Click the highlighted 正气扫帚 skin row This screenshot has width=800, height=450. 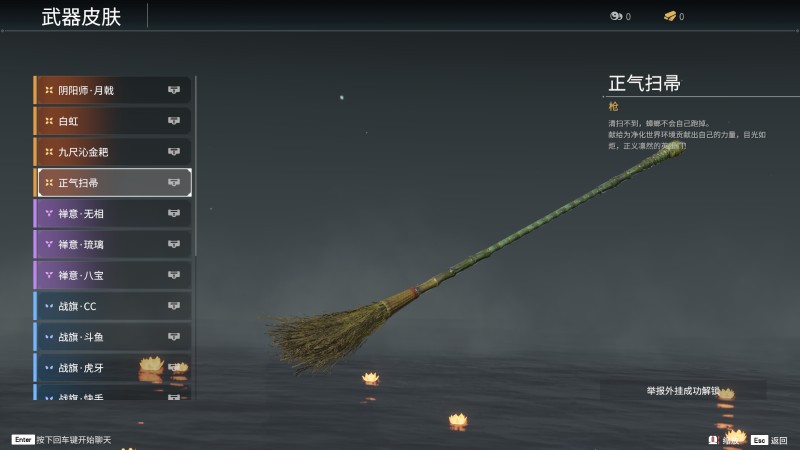114,183
